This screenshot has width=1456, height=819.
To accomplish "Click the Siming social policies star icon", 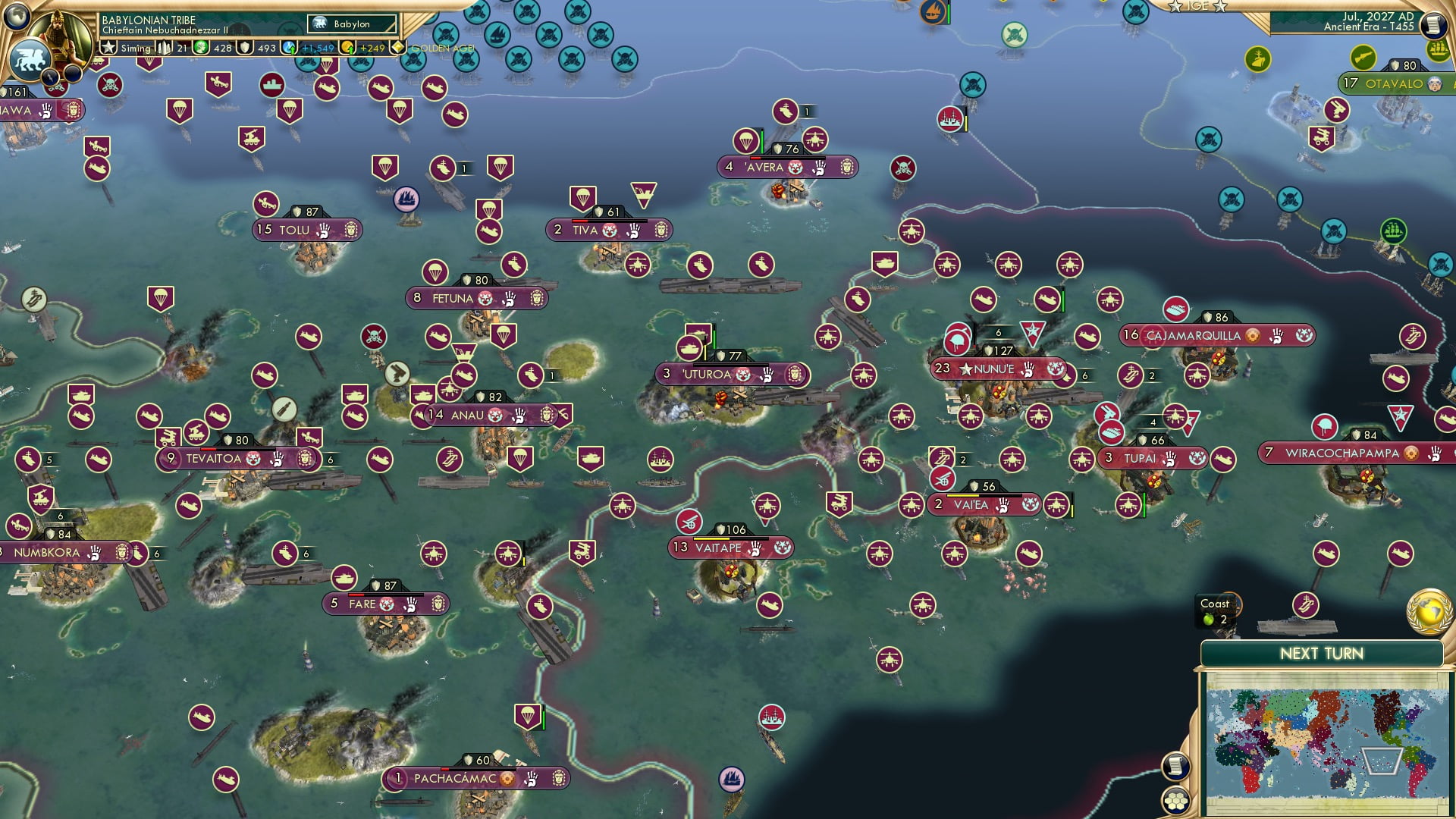I will (x=108, y=48).
